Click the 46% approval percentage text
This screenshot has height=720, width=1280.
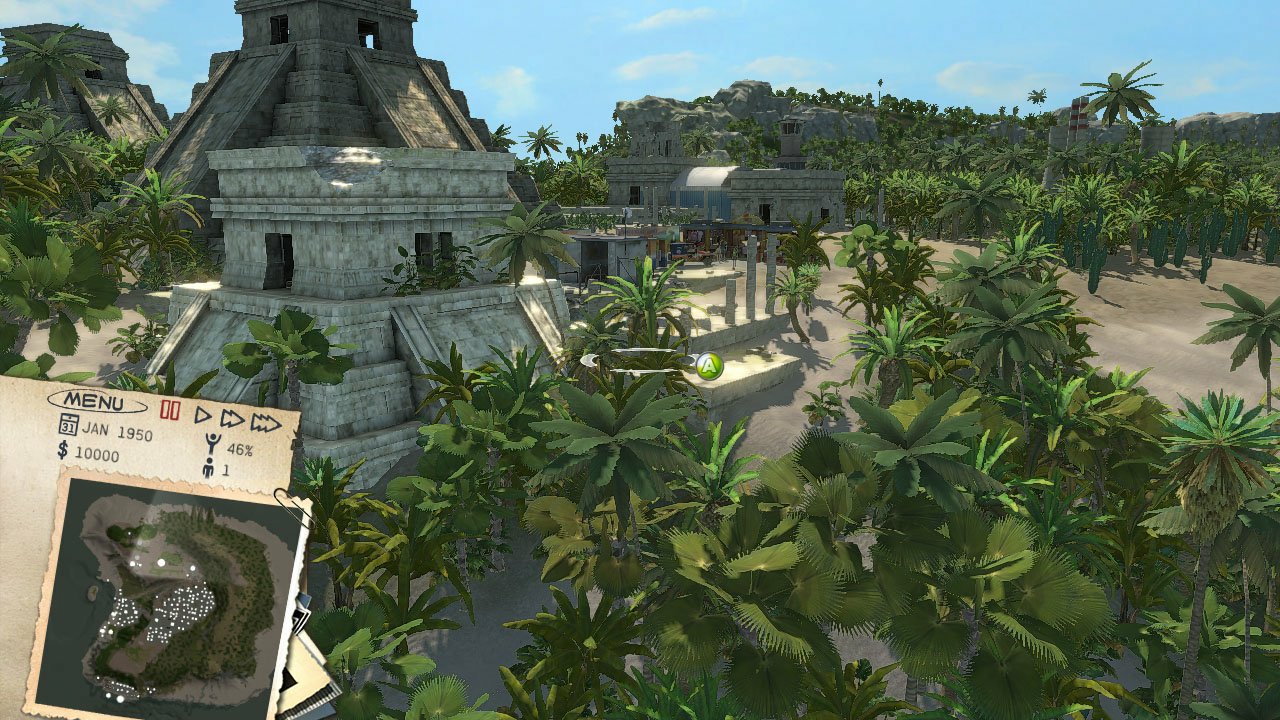pyautogui.click(x=241, y=449)
